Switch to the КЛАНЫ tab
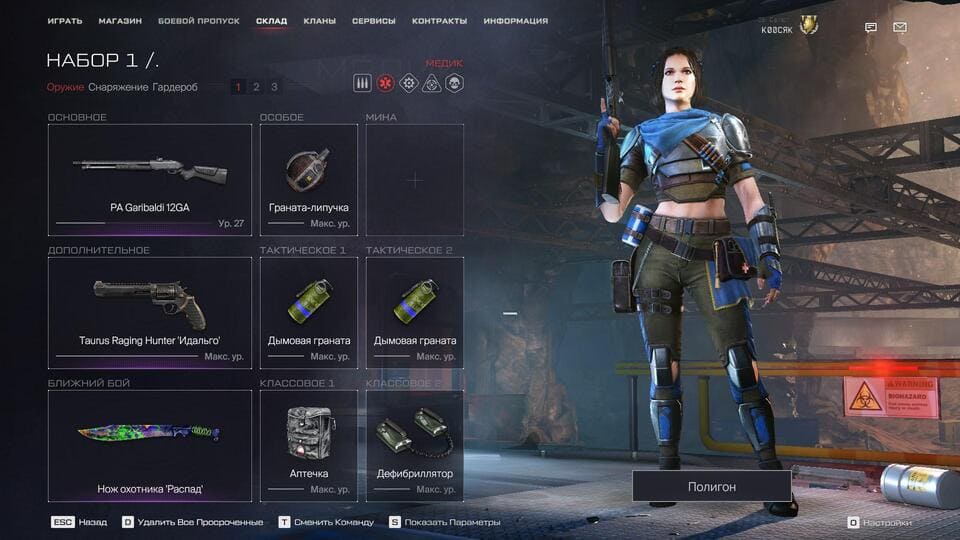 (x=319, y=21)
